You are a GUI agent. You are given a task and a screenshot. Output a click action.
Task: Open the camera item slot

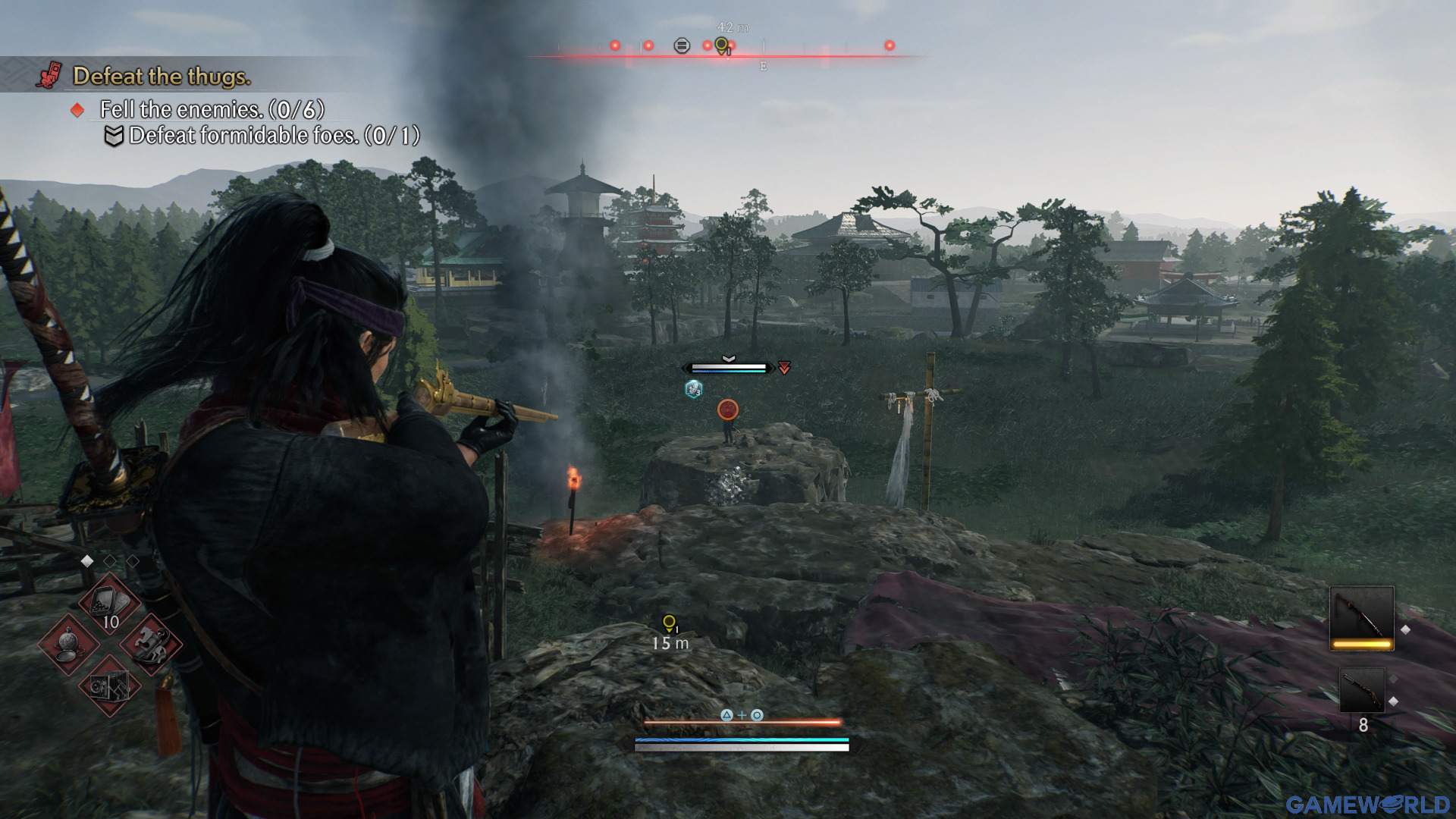click(111, 686)
